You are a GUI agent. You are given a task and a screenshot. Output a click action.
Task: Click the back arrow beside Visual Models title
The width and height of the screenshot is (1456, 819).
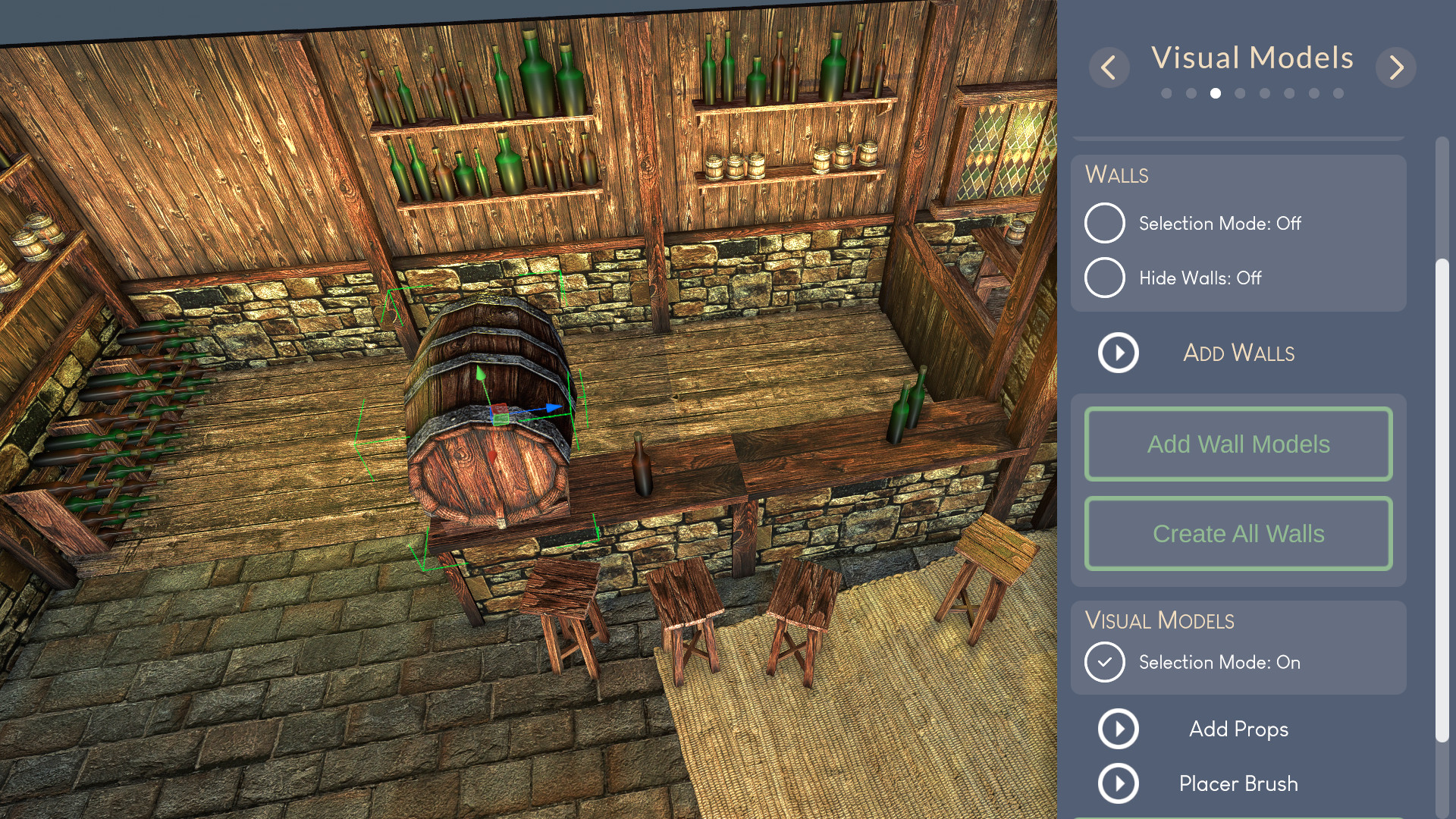[x=1109, y=67]
